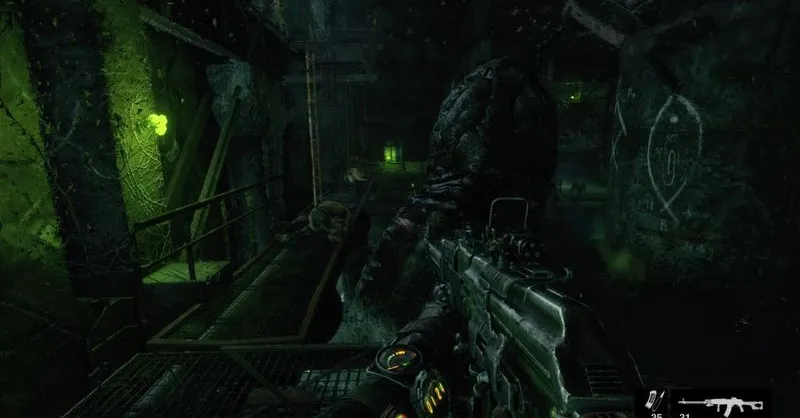Click the magazine and bullet ammo icon
The height and width of the screenshot is (418, 800).
click(x=656, y=402)
